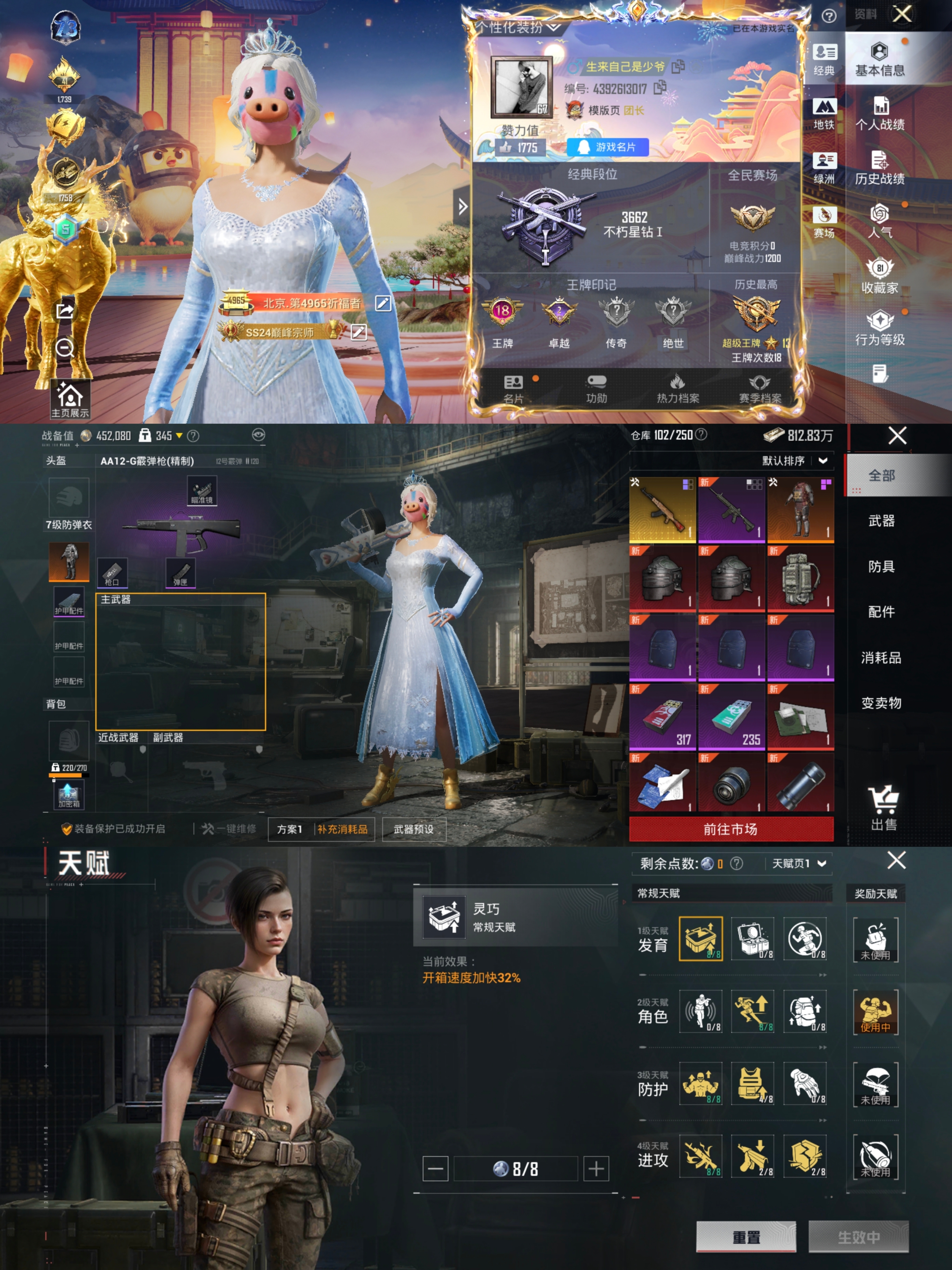
Task: Click 补充消耗品 to refill consumables
Action: point(342,829)
